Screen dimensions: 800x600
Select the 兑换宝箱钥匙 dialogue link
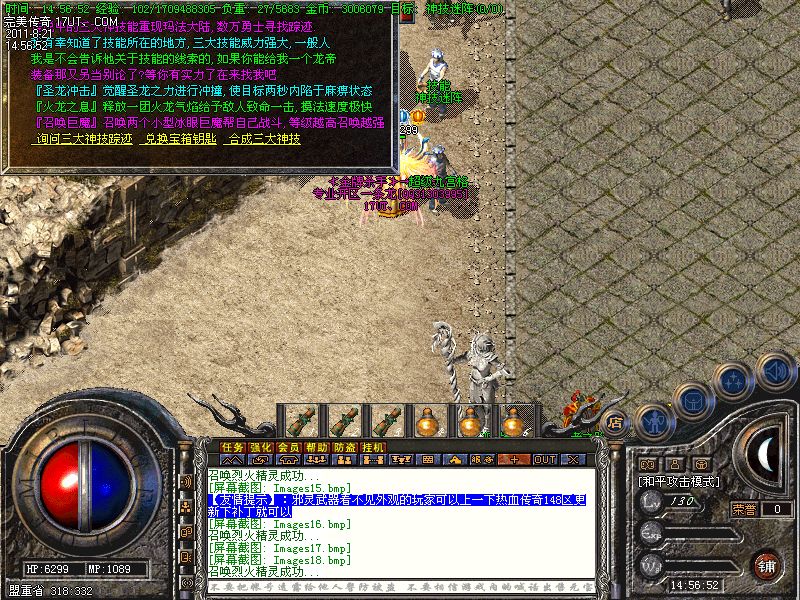tap(180, 139)
